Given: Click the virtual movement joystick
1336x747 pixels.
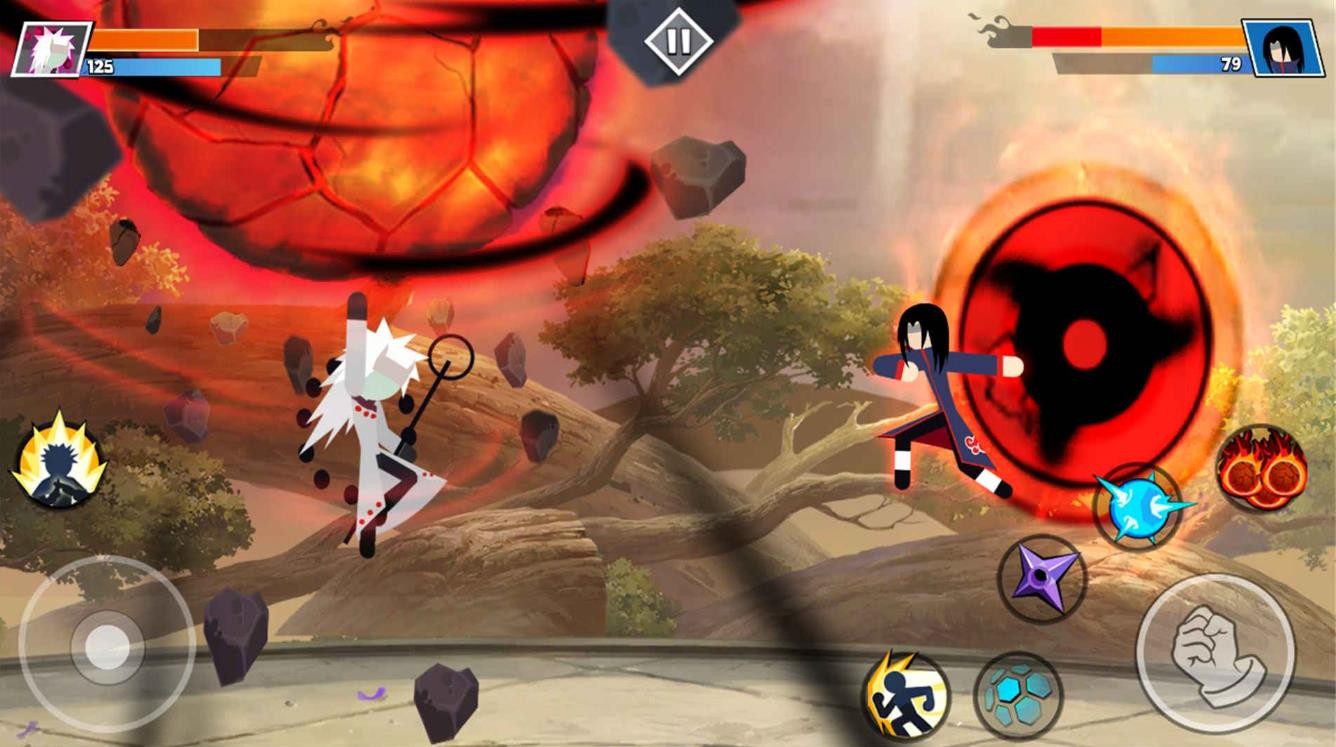Looking at the screenshot, I should [x=107, y=646].
